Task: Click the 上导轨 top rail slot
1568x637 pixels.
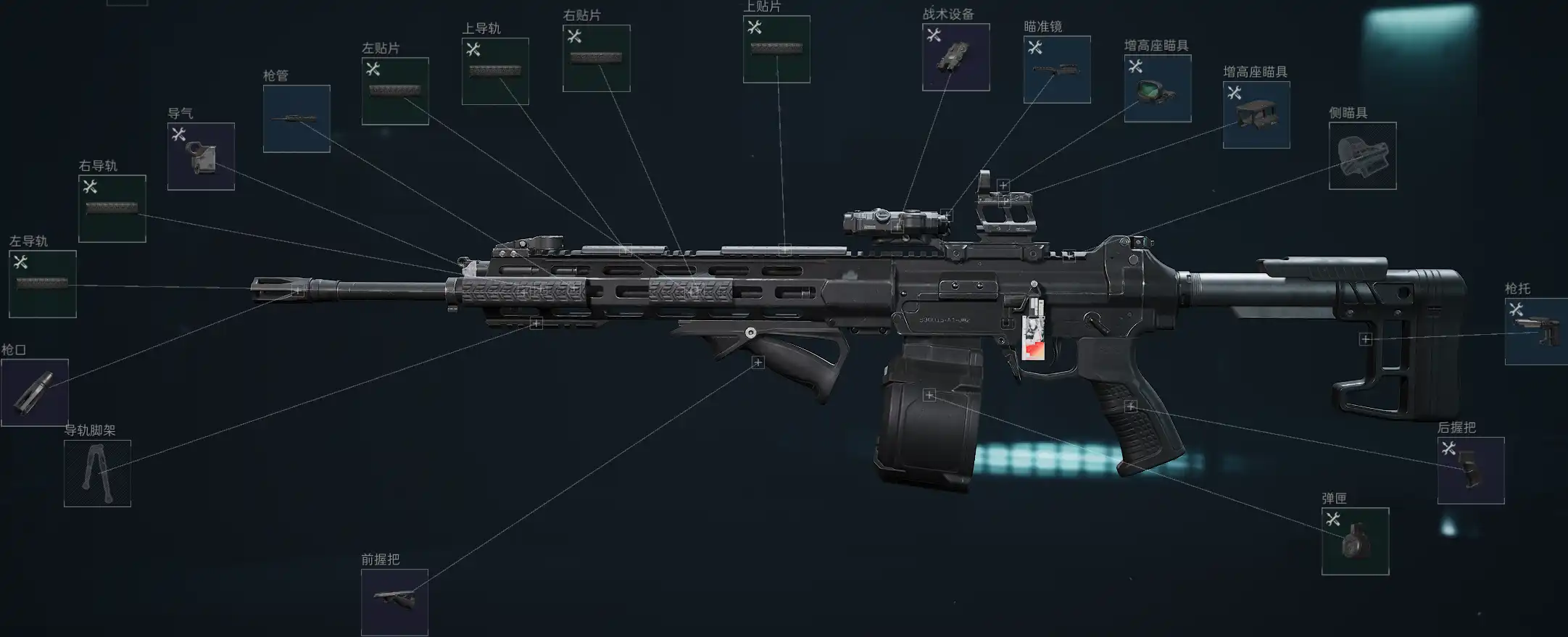Action: tap(495, 71)
